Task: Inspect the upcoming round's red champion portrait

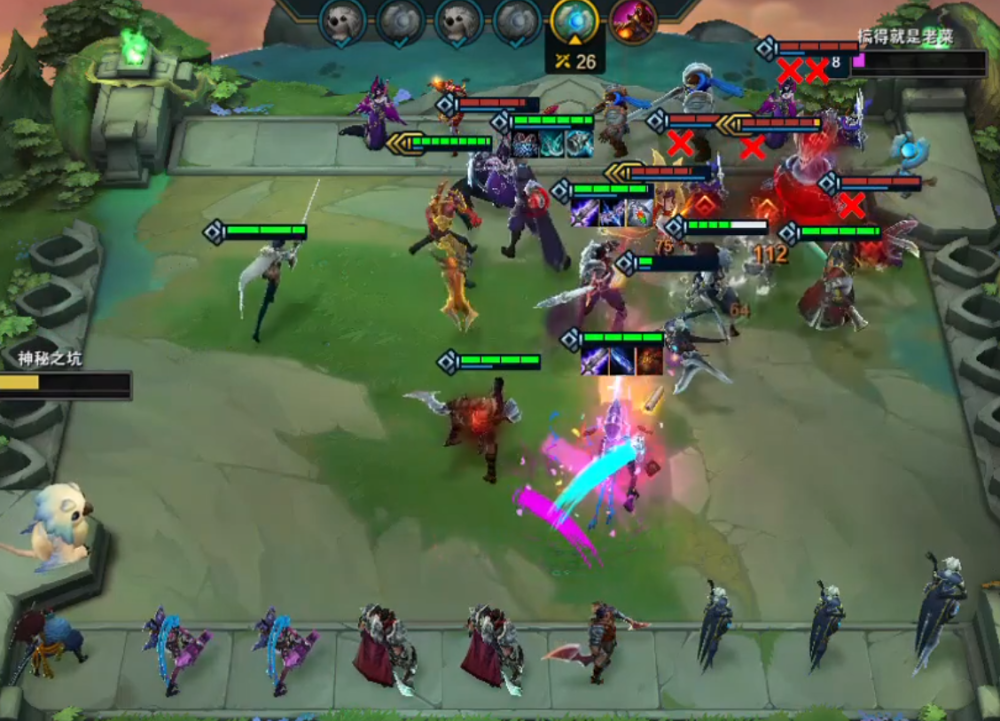Action: (633, 21)
